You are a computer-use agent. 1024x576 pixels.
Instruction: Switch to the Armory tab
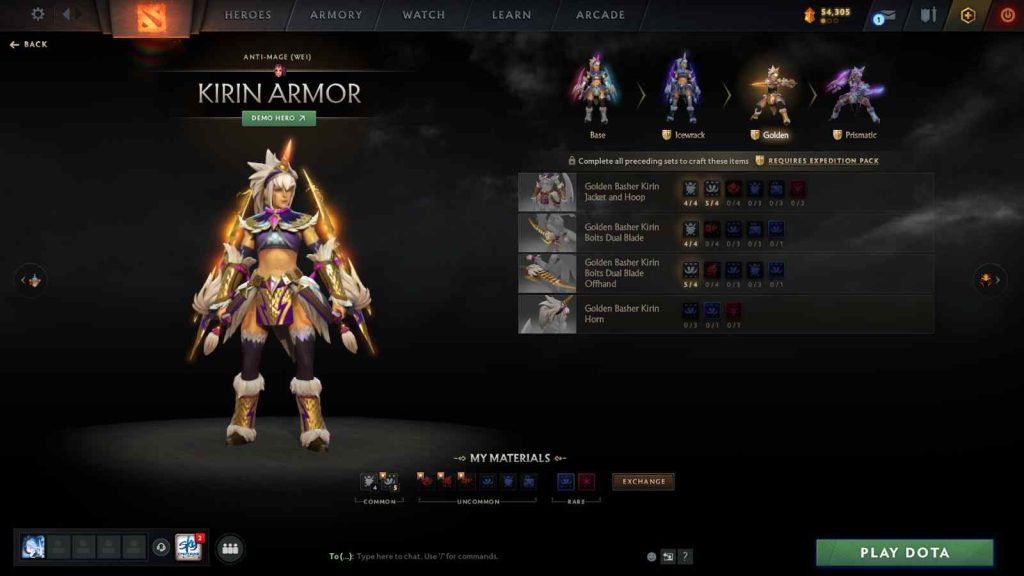tap(335, 15)
